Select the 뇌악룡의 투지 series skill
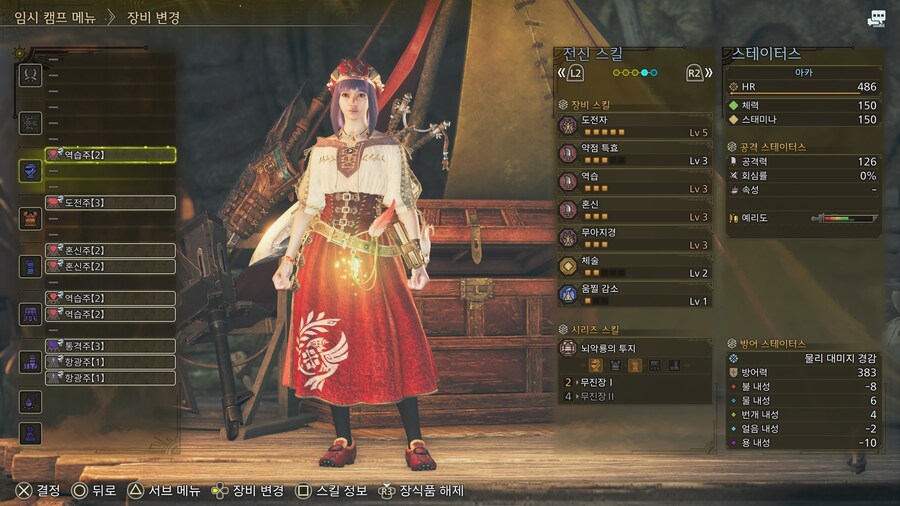This screenshot has width=900, height=506. (634, 348)
